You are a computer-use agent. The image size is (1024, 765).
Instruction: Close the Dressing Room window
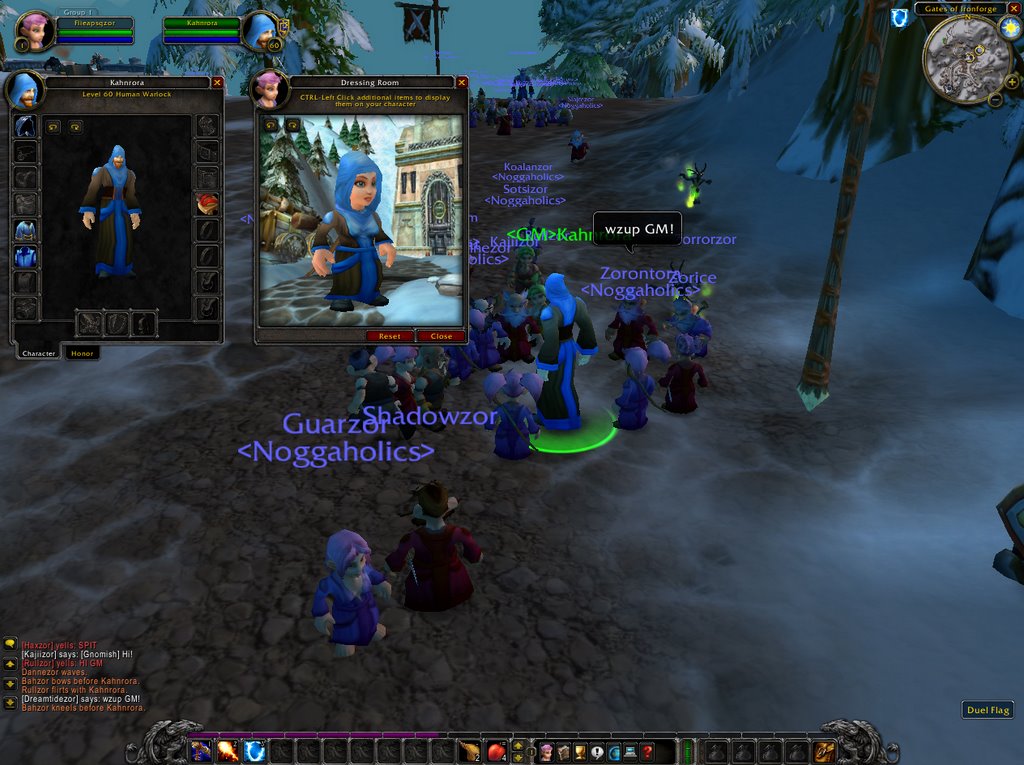(x=461, y=82)
